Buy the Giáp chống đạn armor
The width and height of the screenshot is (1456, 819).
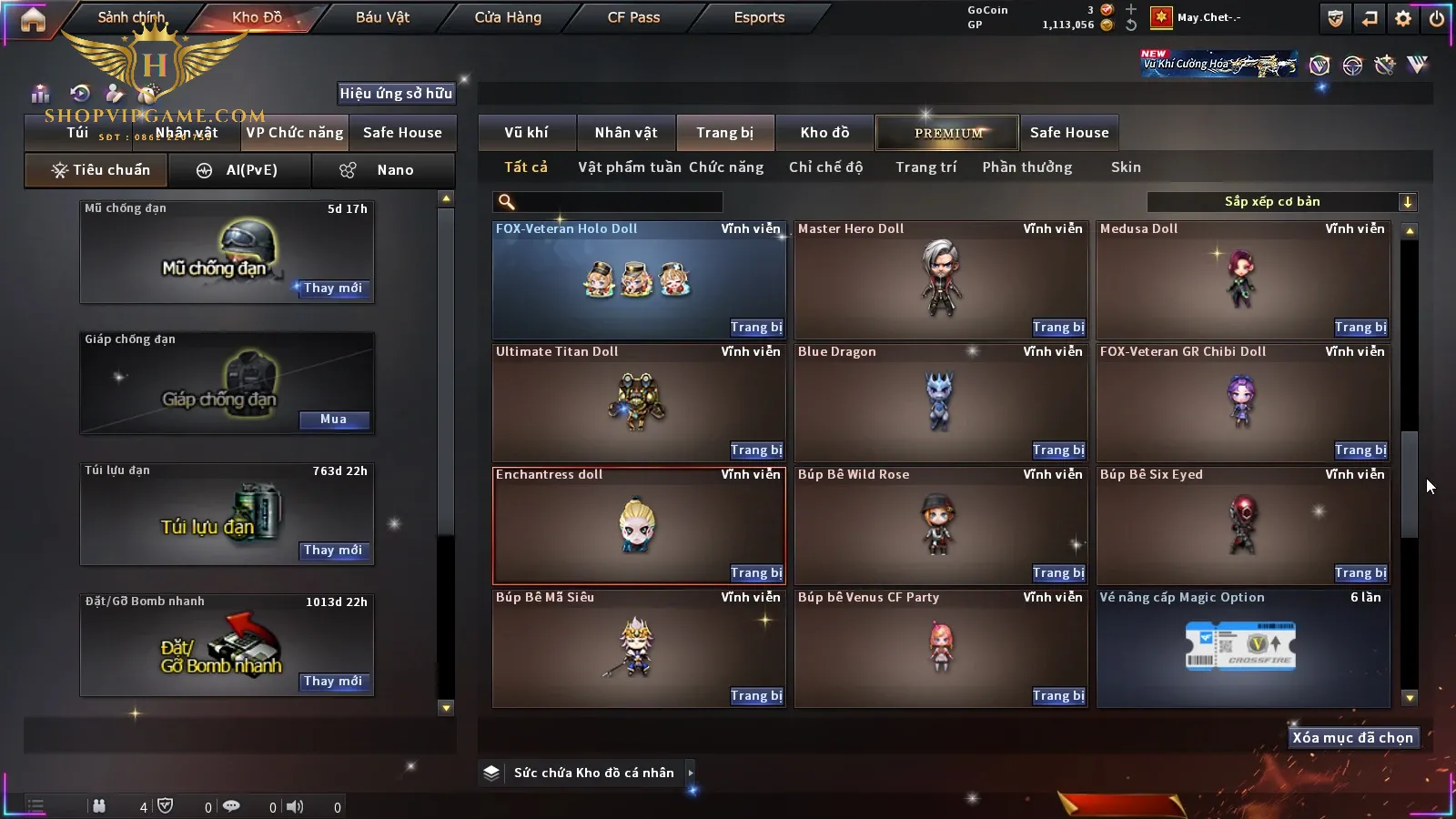point(333,420)
